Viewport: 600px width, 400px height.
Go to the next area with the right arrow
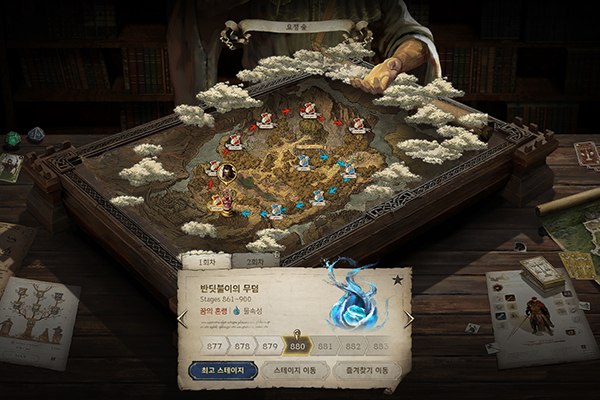(408, 318)
